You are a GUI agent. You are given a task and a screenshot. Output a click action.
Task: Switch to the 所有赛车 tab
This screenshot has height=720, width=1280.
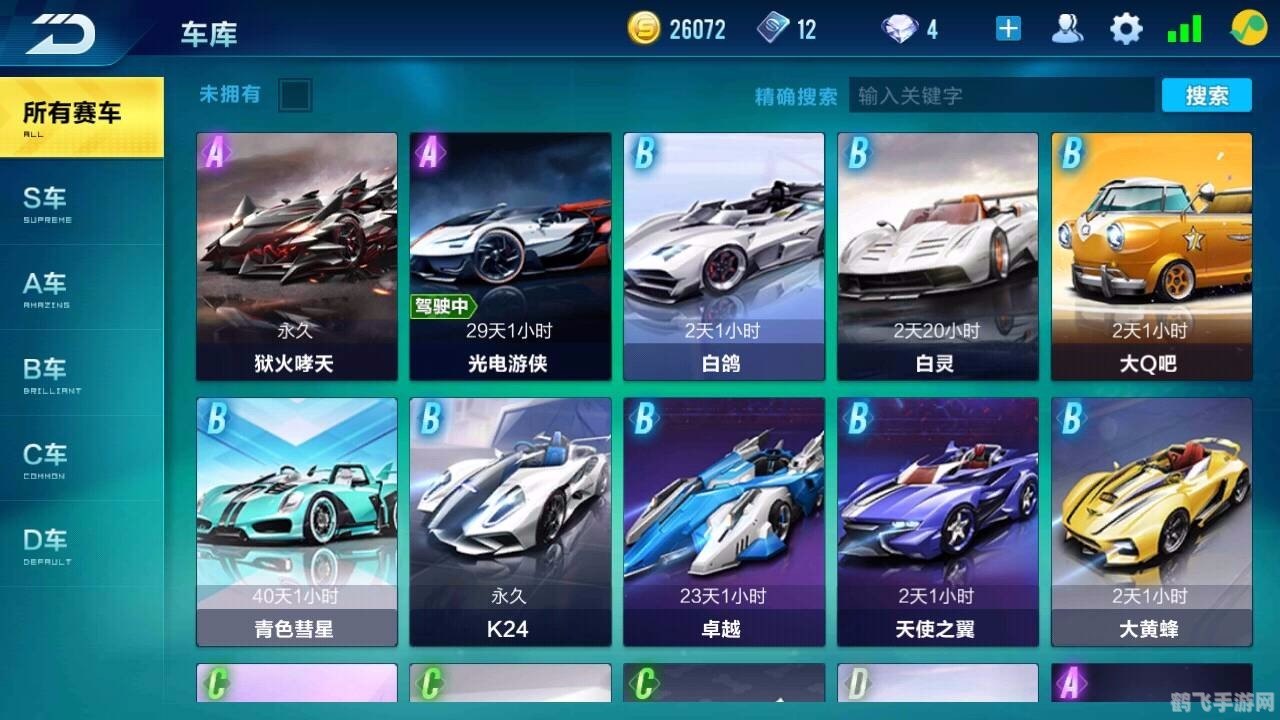(x=80, y=117)
